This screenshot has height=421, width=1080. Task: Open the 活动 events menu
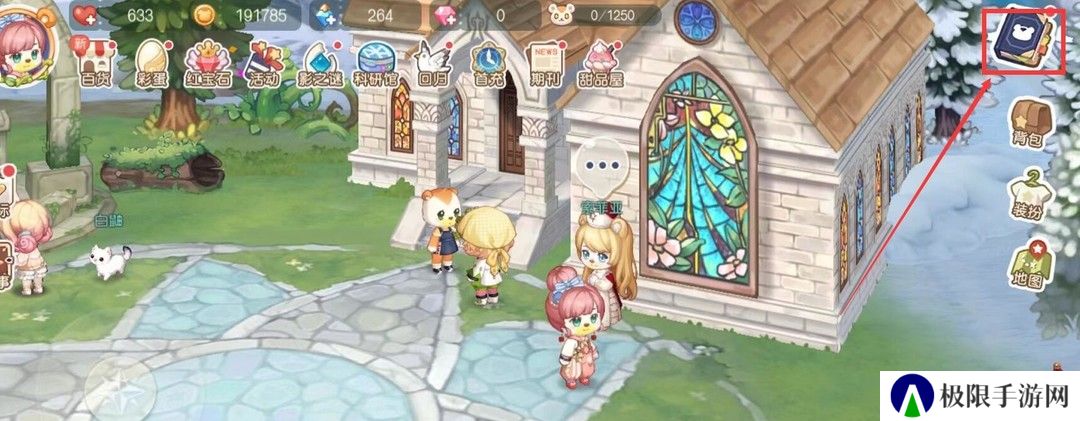[x=264, y=62]
